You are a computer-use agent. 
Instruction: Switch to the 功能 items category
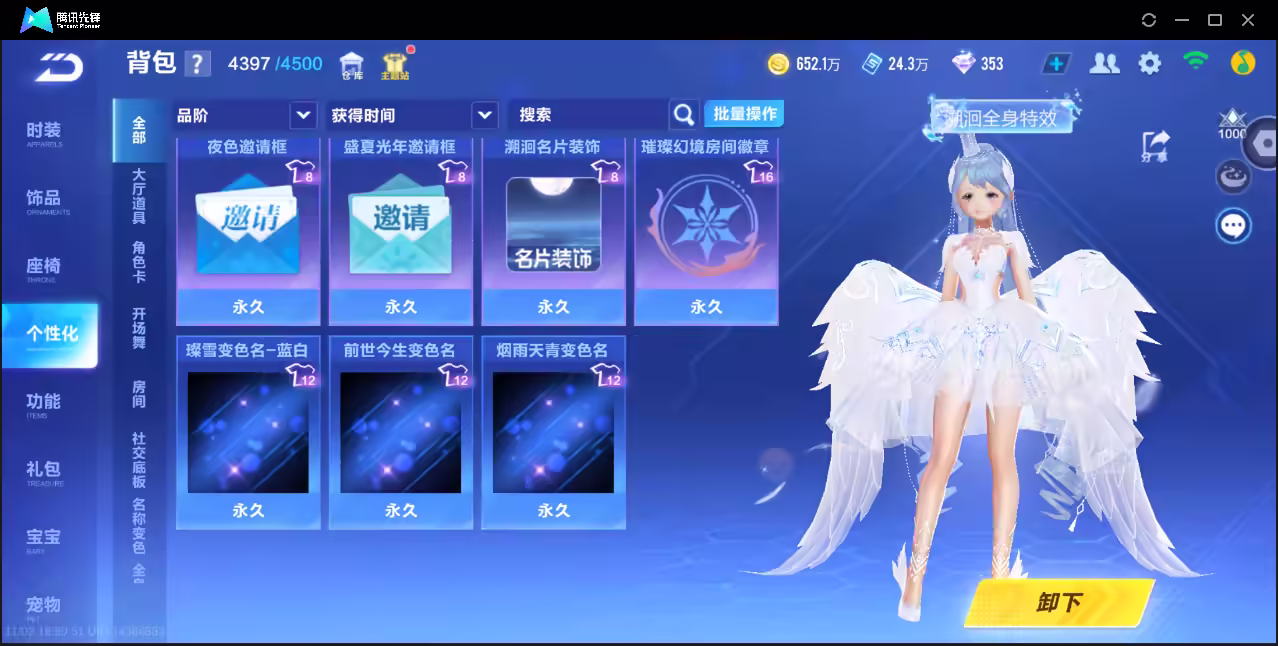coord(44,403)
